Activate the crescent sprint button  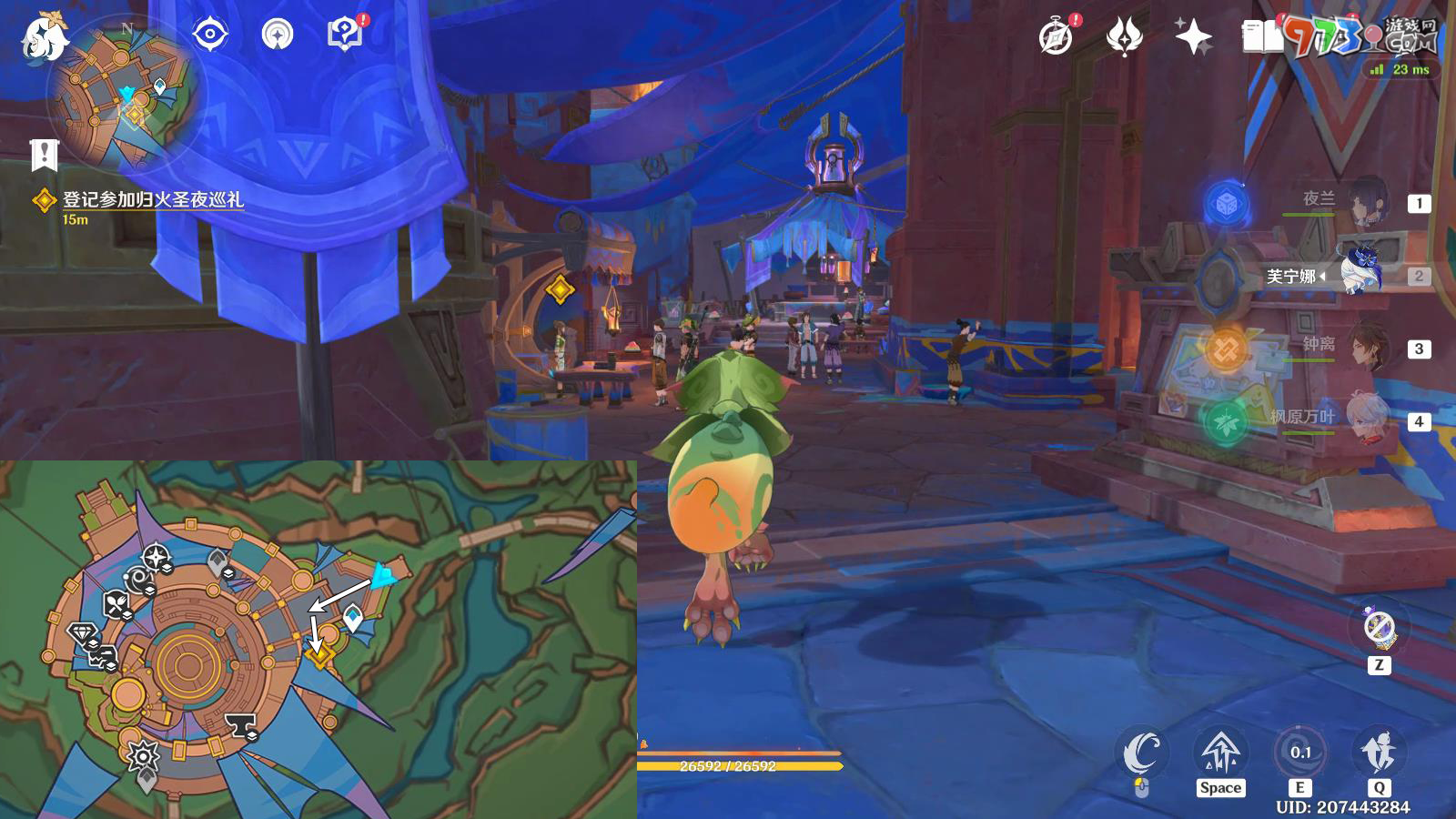1141,753
